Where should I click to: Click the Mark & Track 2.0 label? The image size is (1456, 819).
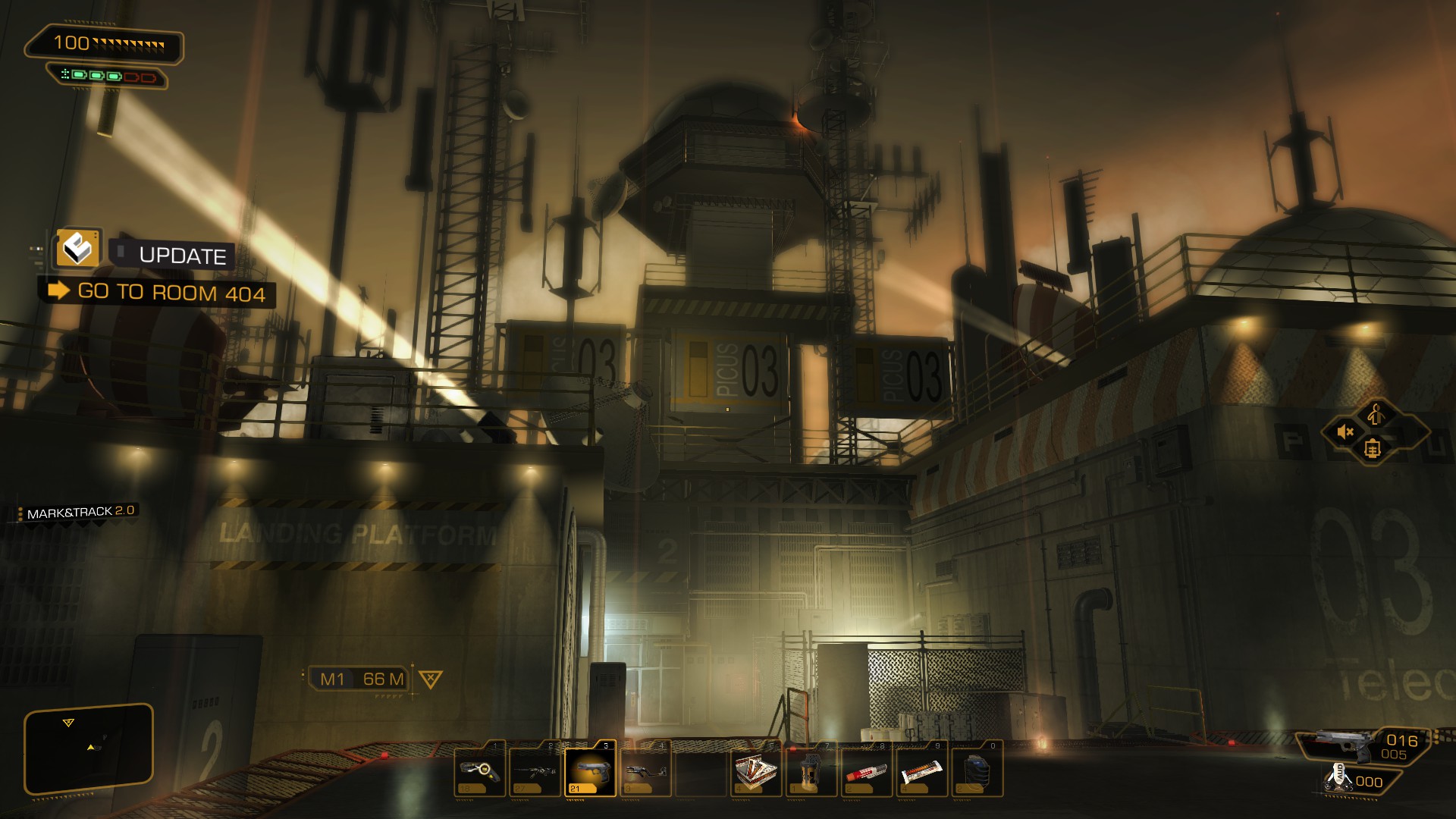pyautogui.click(x=80, y=513)
